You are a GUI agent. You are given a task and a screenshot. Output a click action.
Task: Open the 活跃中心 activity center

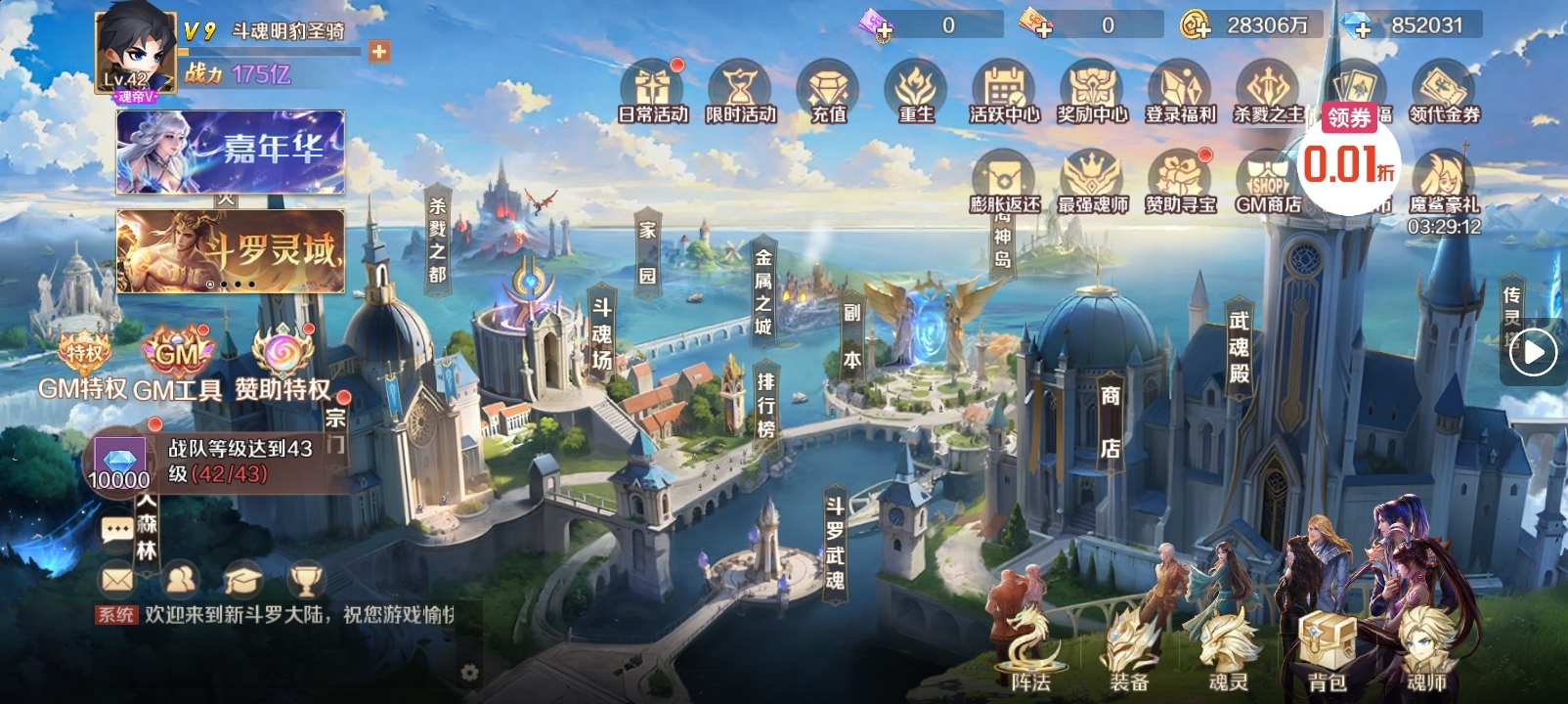point(1004,90)
